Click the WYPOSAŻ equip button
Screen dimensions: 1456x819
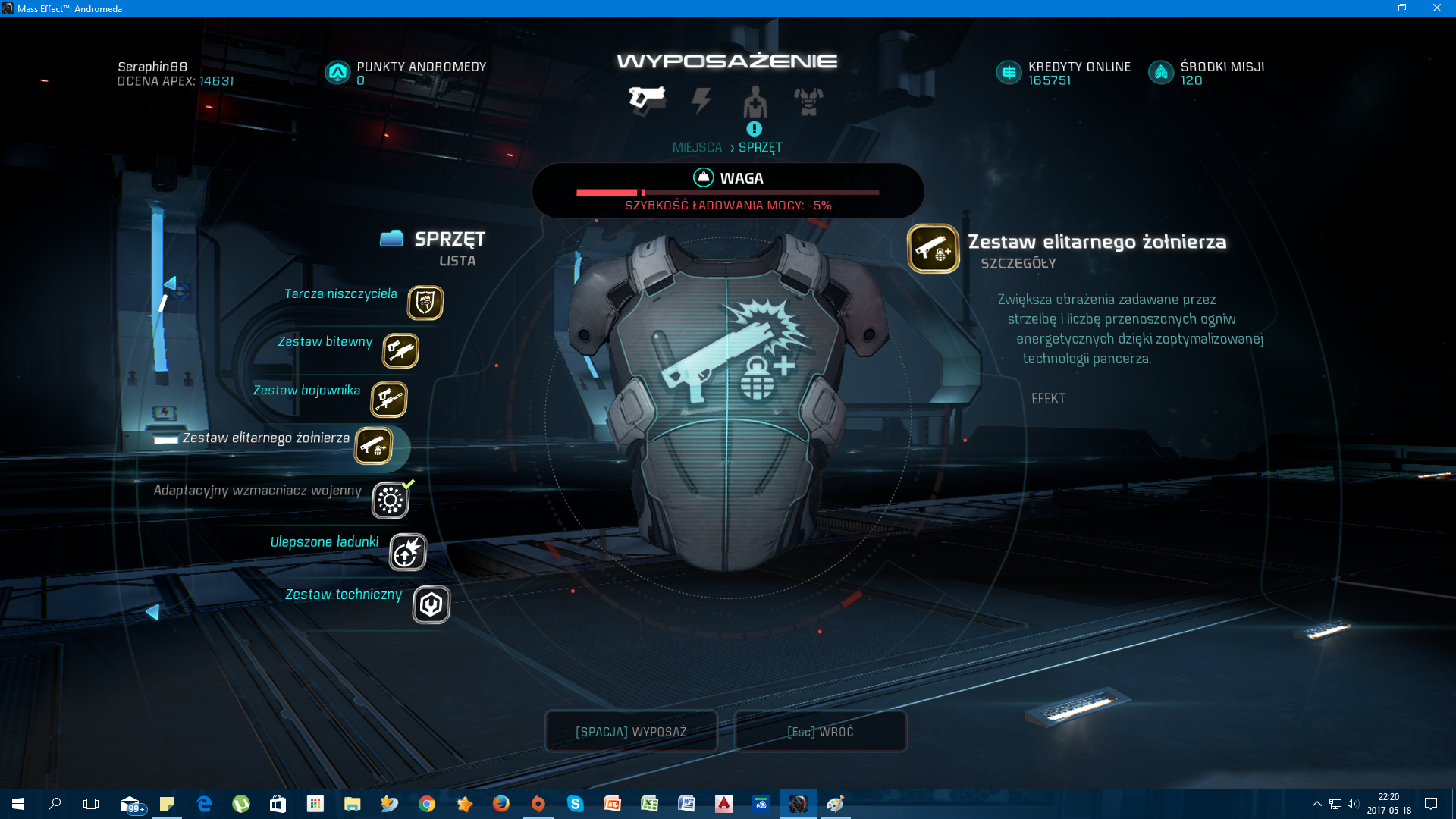click(631, 731)
